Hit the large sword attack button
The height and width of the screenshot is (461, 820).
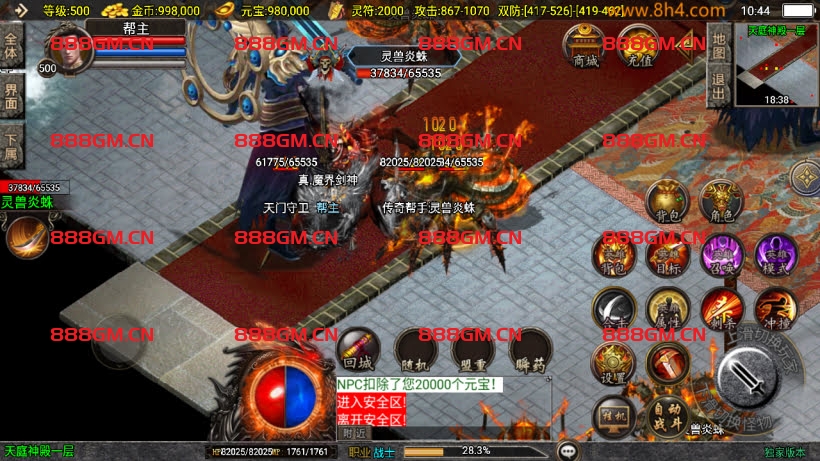[748, 375]
